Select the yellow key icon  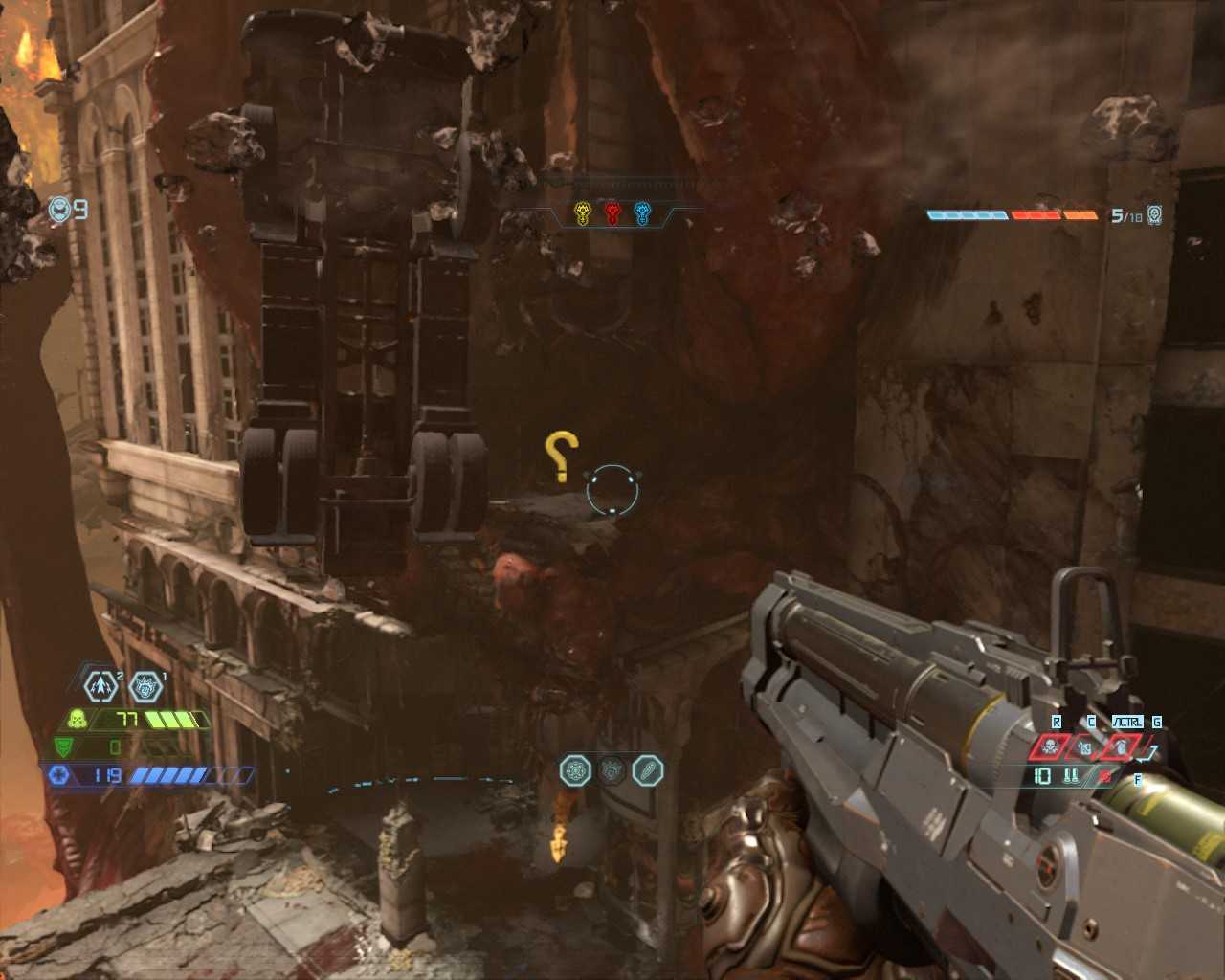582,213
